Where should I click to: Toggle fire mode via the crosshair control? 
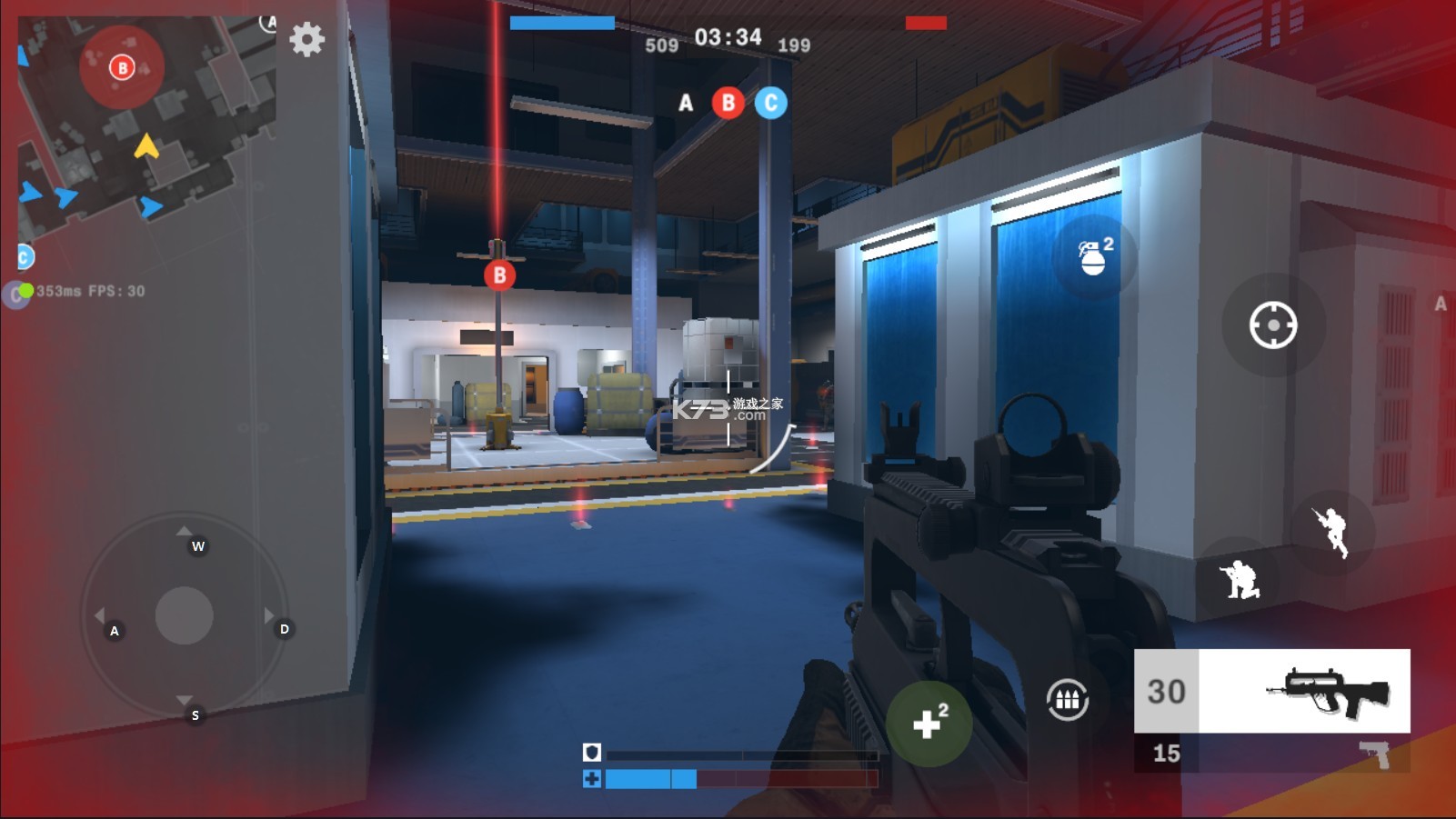(1272, 325)
